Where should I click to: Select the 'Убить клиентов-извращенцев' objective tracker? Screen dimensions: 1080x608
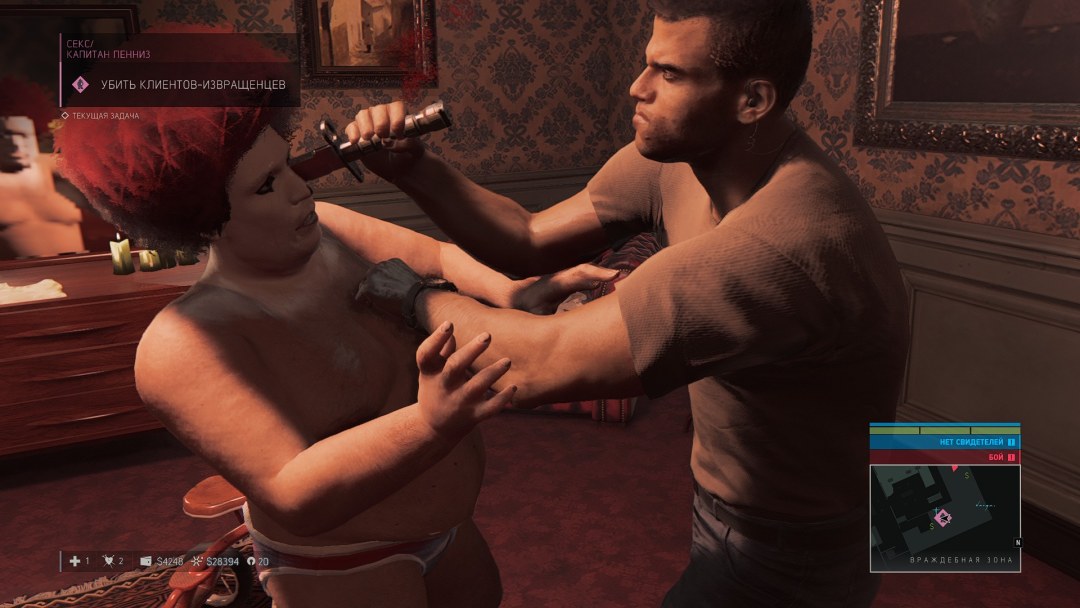[193, 85]
